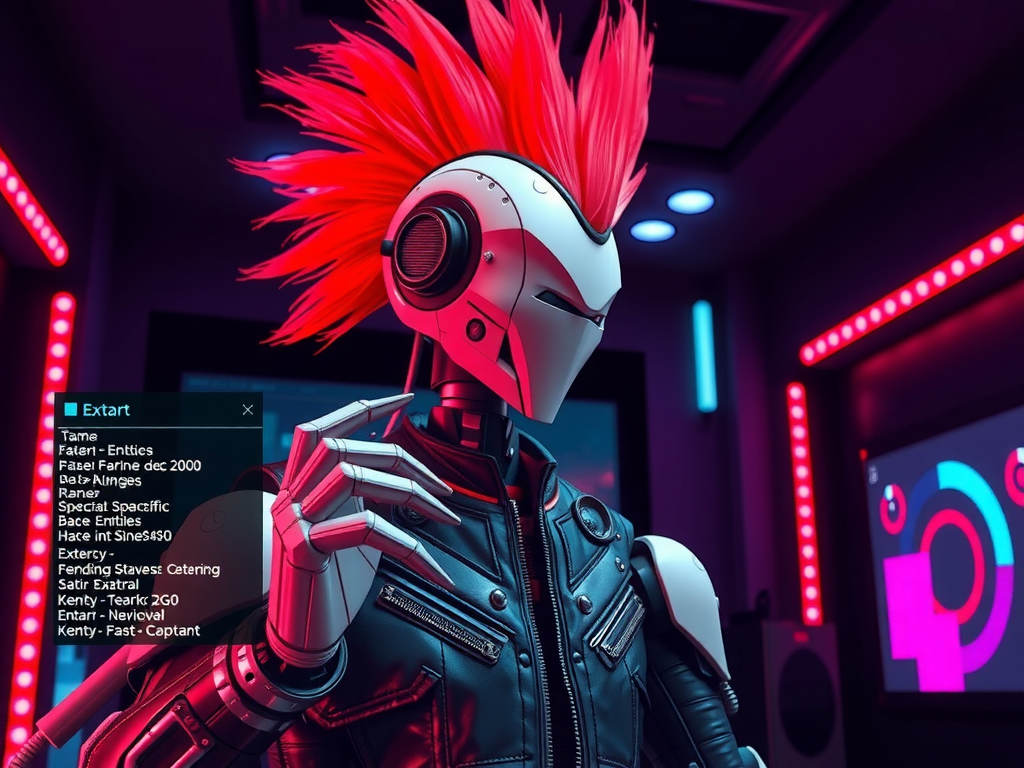Click the Faterı - Entties row

point(100,451)
